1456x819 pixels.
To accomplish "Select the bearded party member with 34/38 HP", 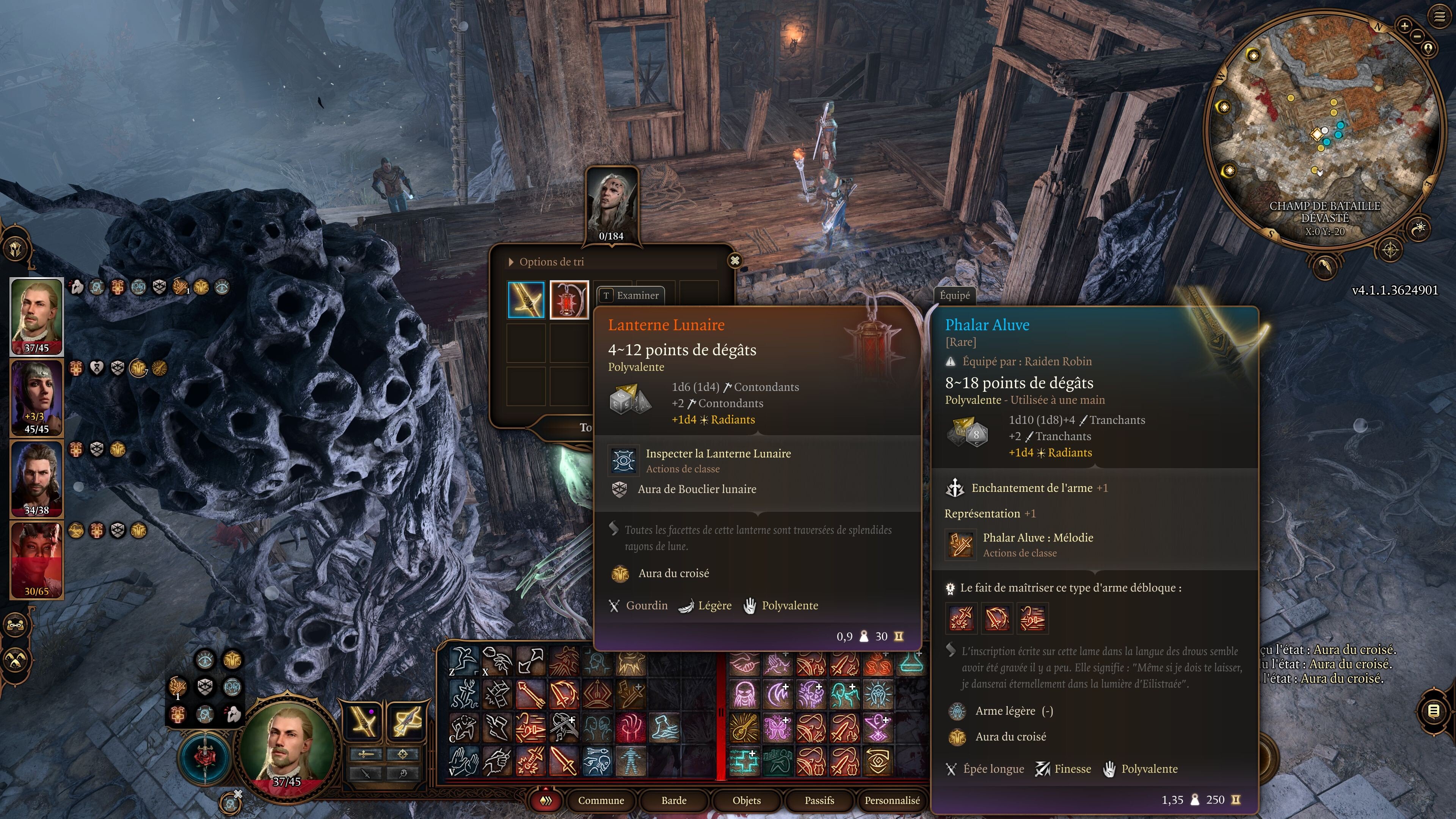I will pos(37,478).
